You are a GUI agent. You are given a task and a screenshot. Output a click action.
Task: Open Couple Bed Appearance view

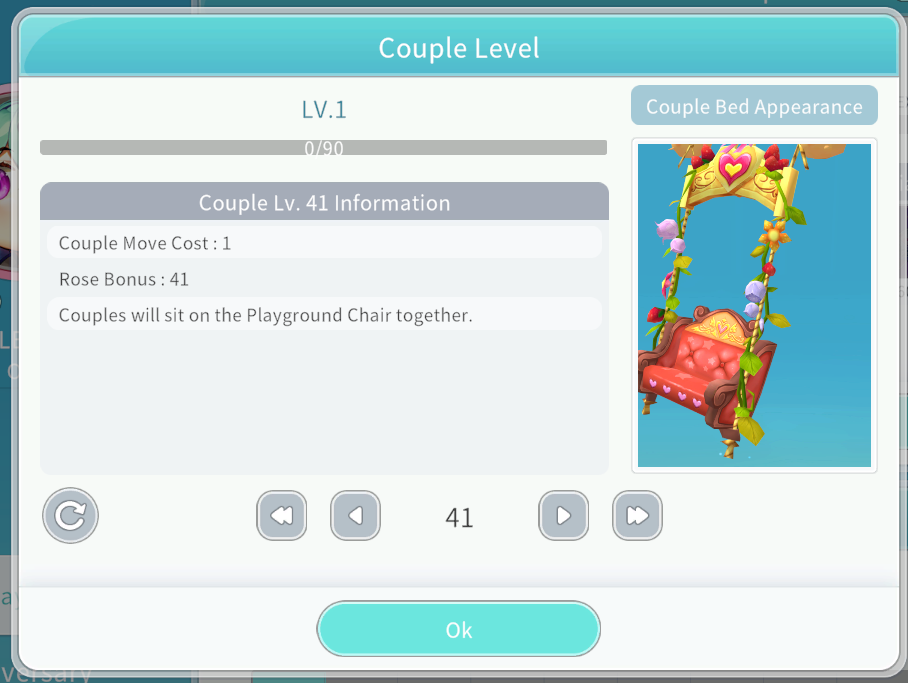click(x=754, y=107)
